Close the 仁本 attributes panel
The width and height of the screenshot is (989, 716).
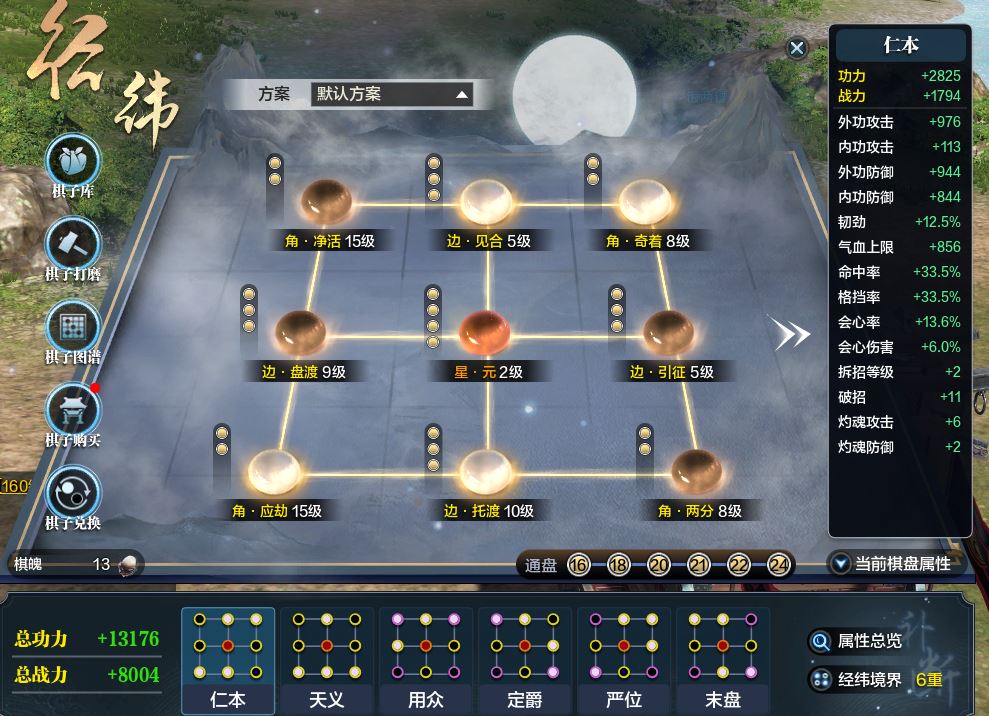[x=797, y=48]
